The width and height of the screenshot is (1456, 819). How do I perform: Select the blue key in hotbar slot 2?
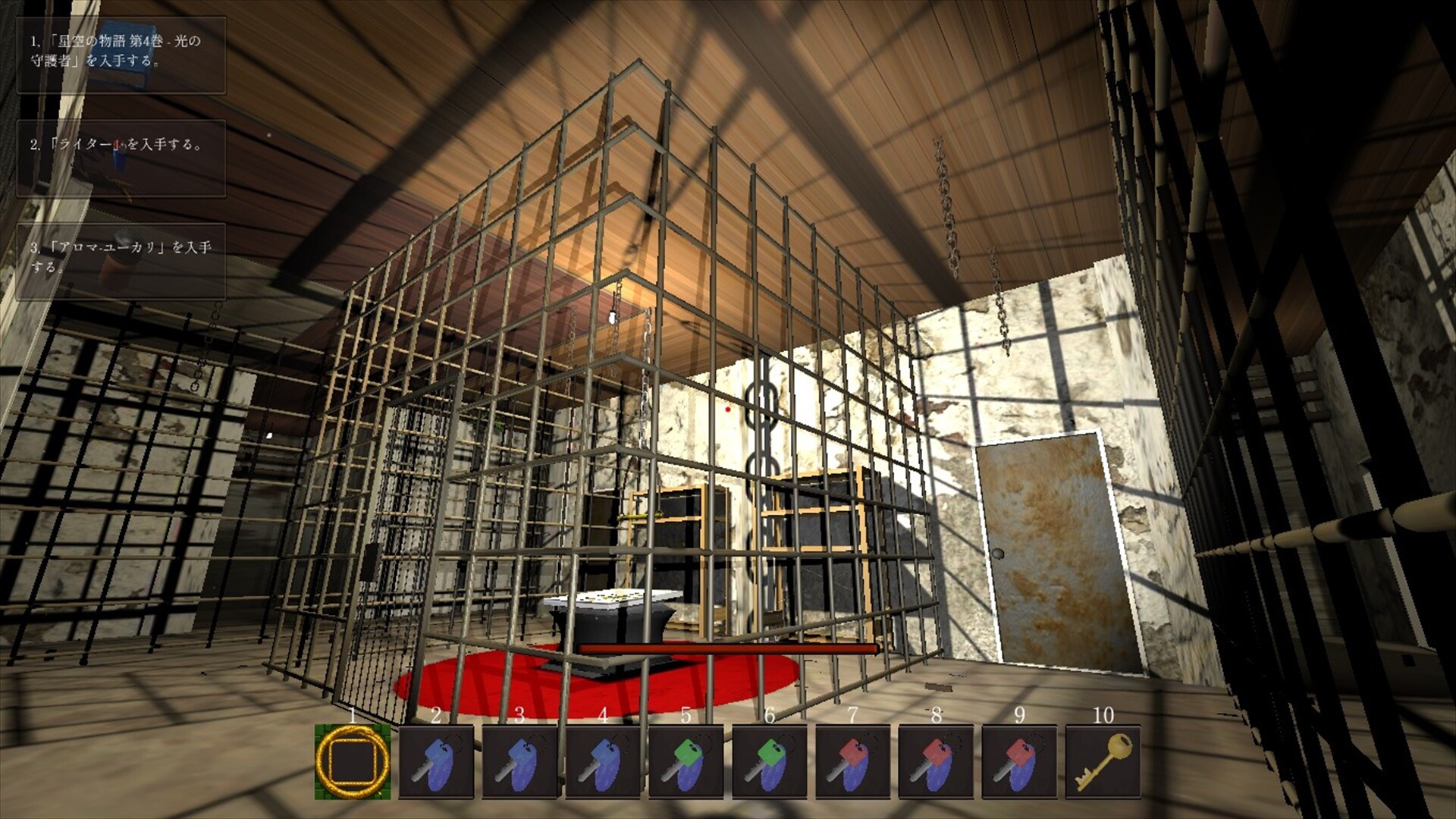(x=437, y=762)
